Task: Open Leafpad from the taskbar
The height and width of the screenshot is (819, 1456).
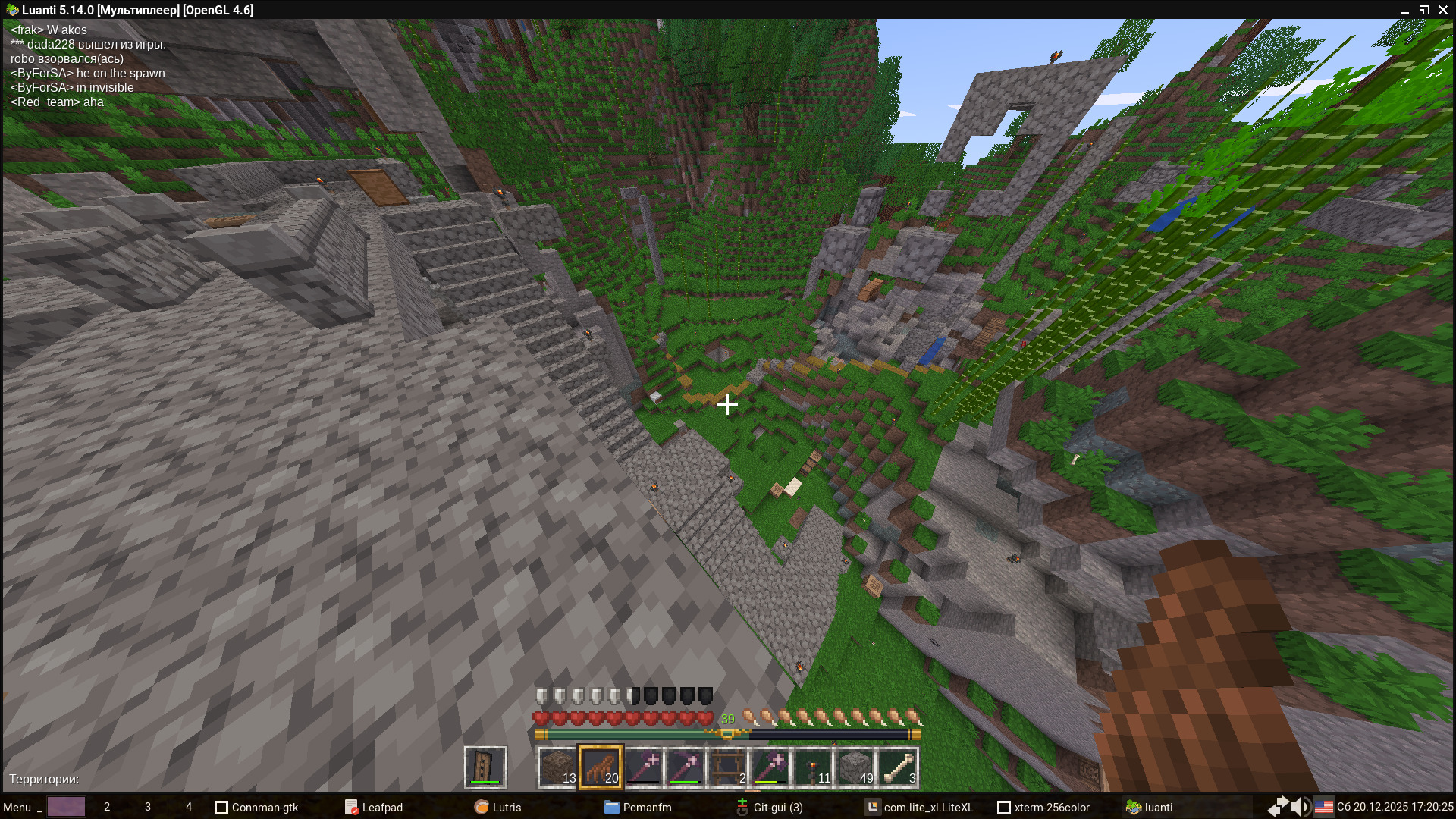Action: pos(375,807)
